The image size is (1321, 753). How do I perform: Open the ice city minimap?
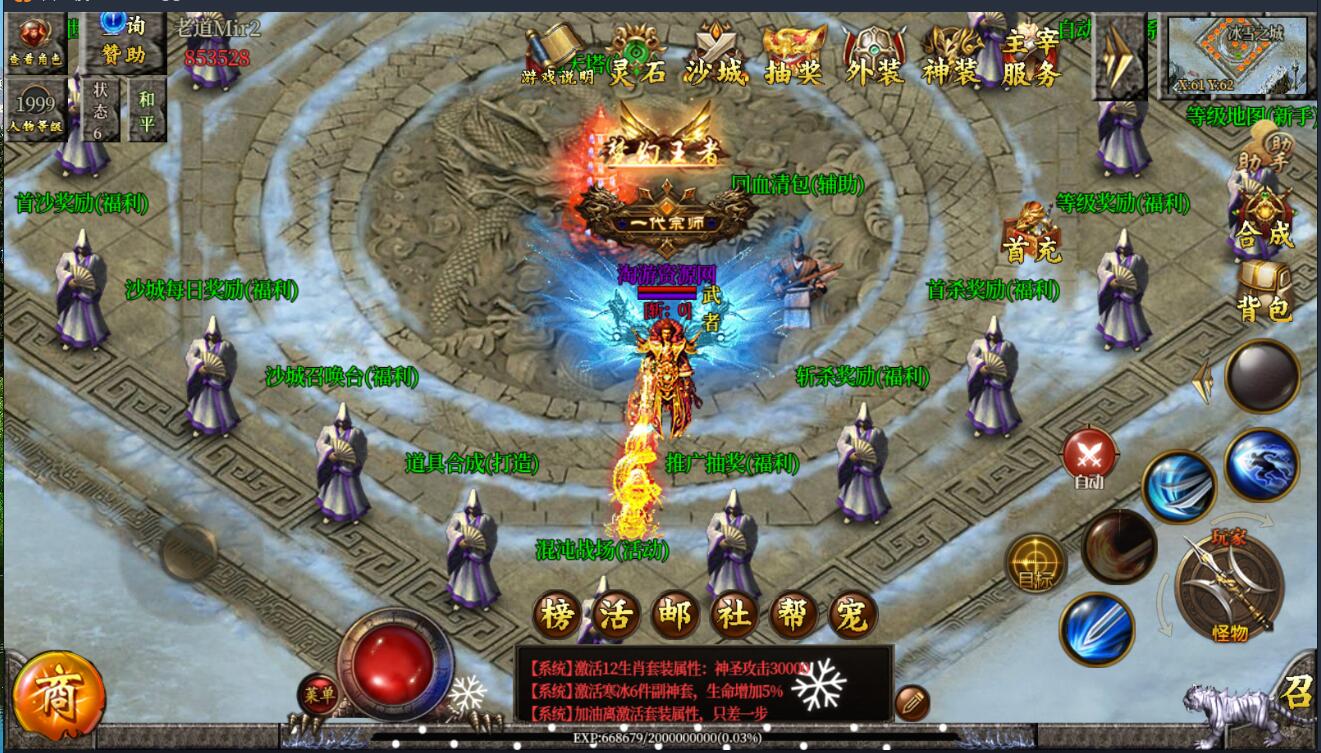click(x=1236, y=55)
